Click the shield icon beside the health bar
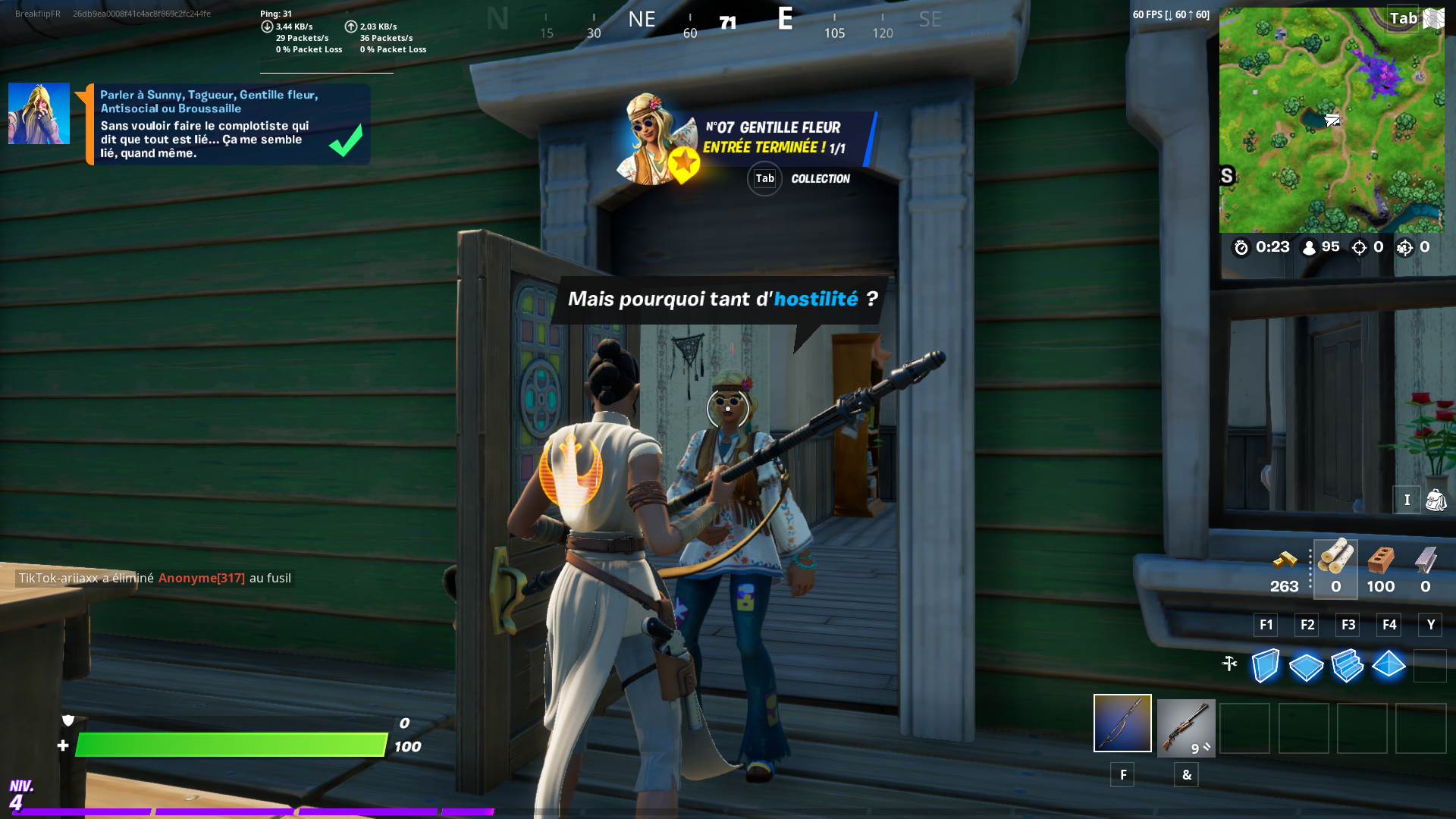Image resolution: width=1456 pixels, height=819 pixels. (x=67, y=721)
